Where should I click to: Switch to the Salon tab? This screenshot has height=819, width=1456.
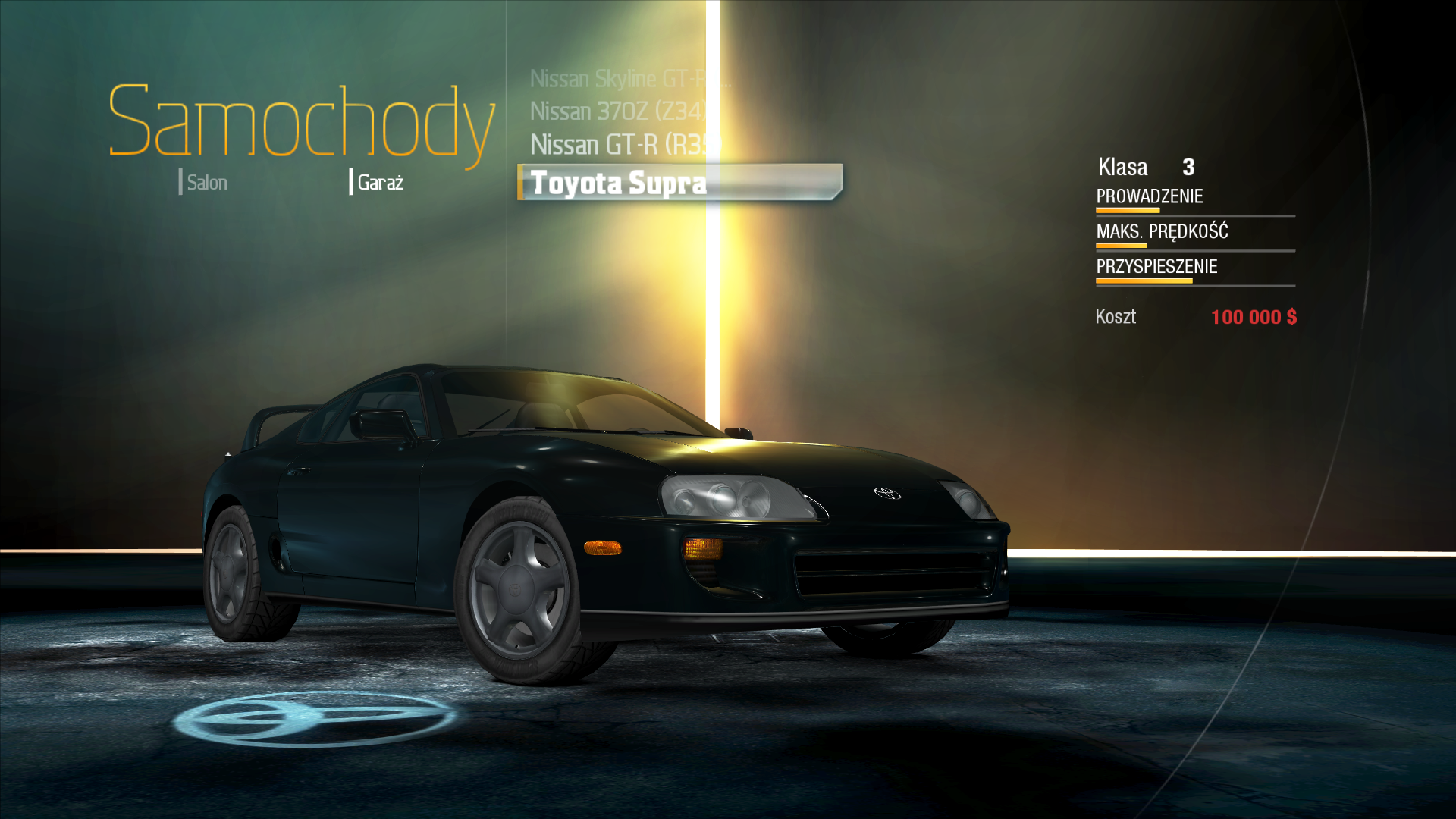[x=206, y=183]
